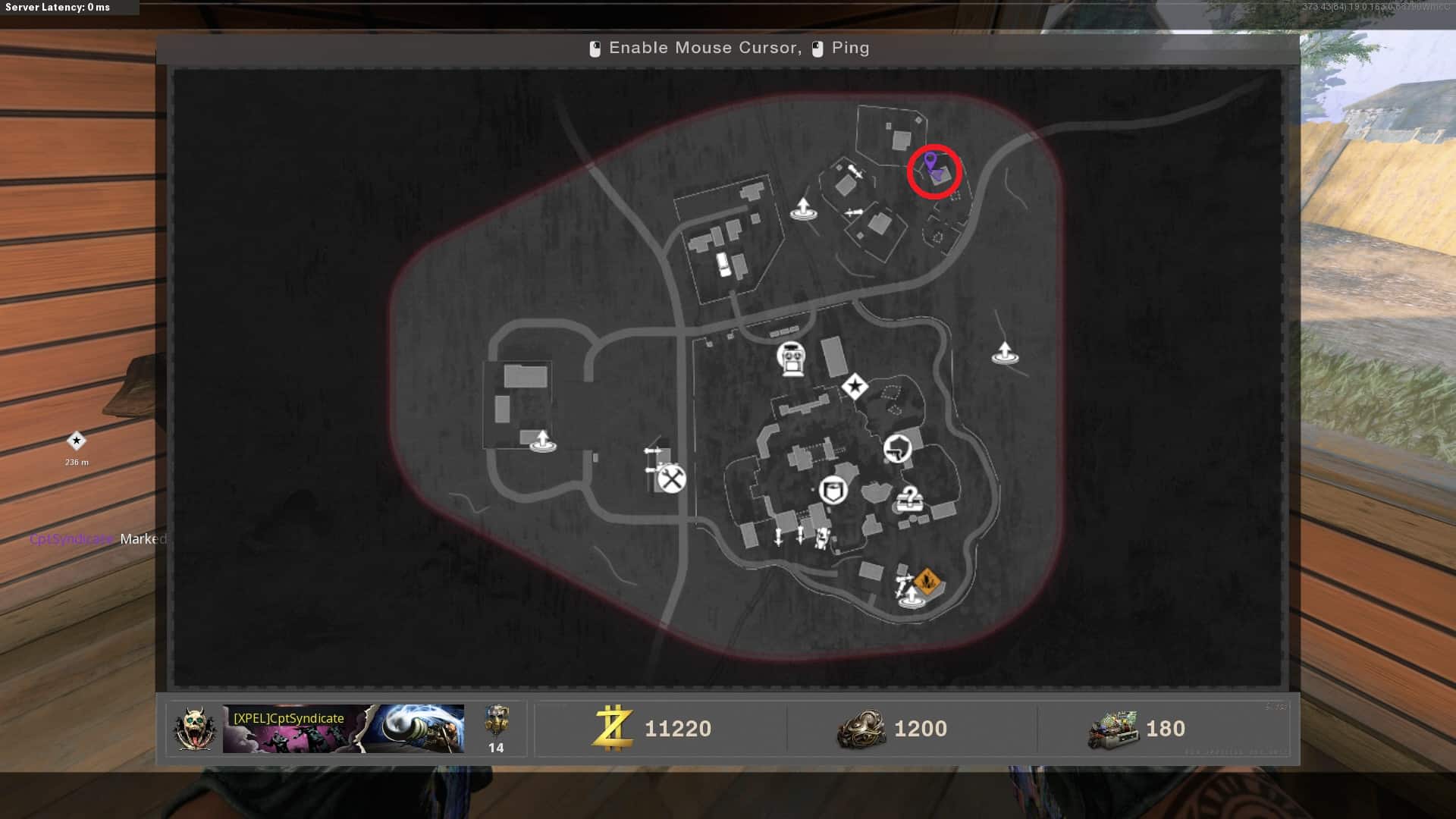Click the Pack-a-Punch machine map icon
The width and height of the screenshot is (1456, 819).
tap(791, 358)
